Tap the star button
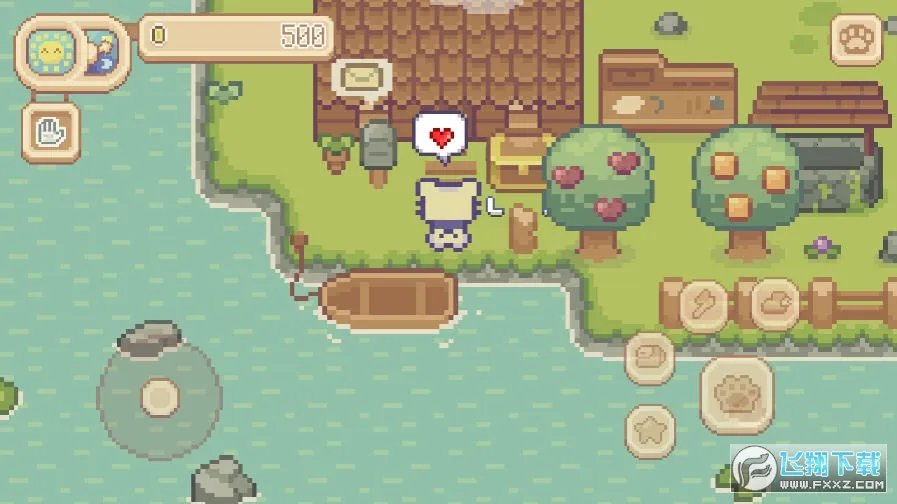Image resolution: width=897 pixels, height=504 pixels. (x=650, y=431)
